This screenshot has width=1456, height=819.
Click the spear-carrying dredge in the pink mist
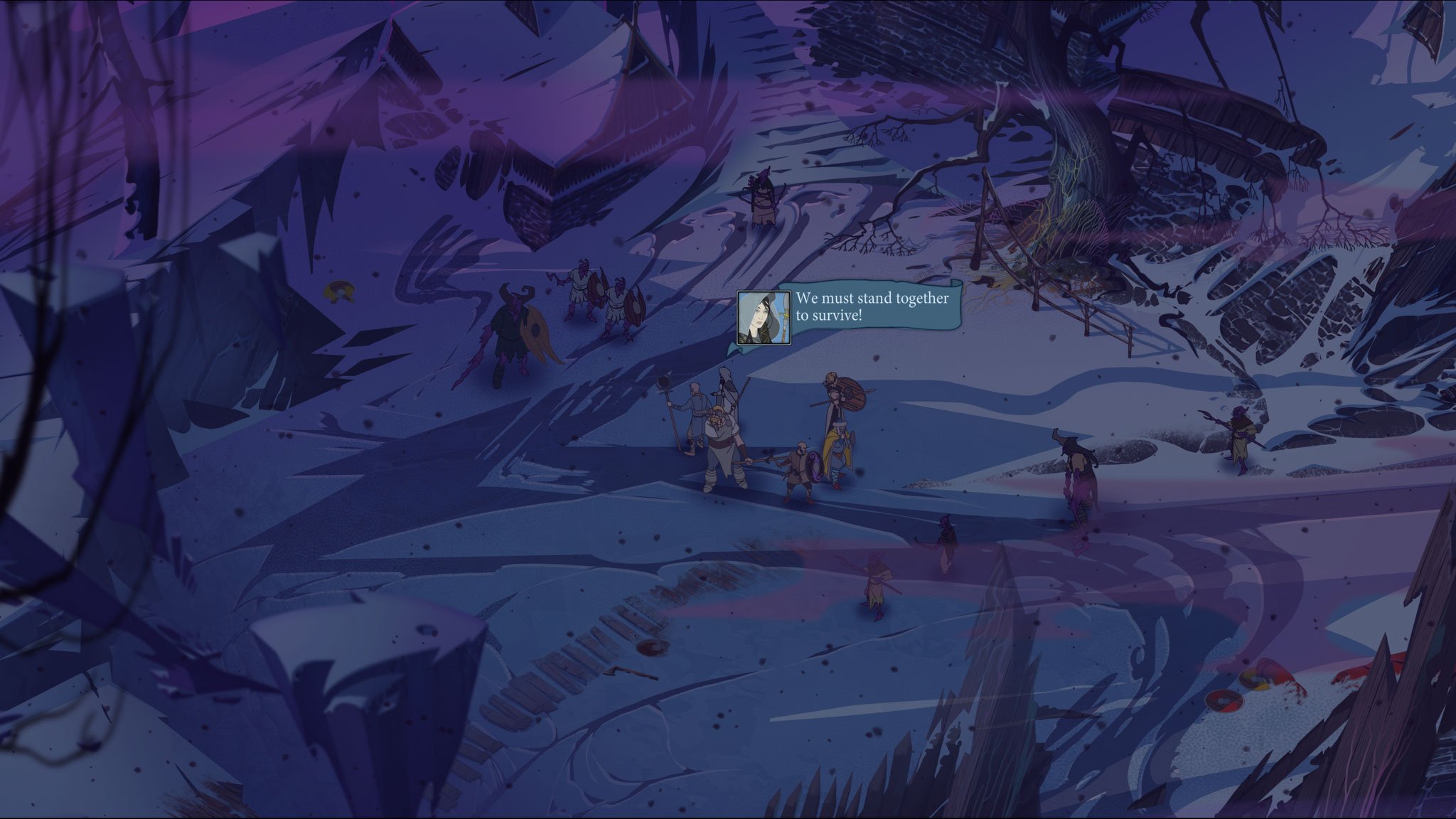coord(876,581)
